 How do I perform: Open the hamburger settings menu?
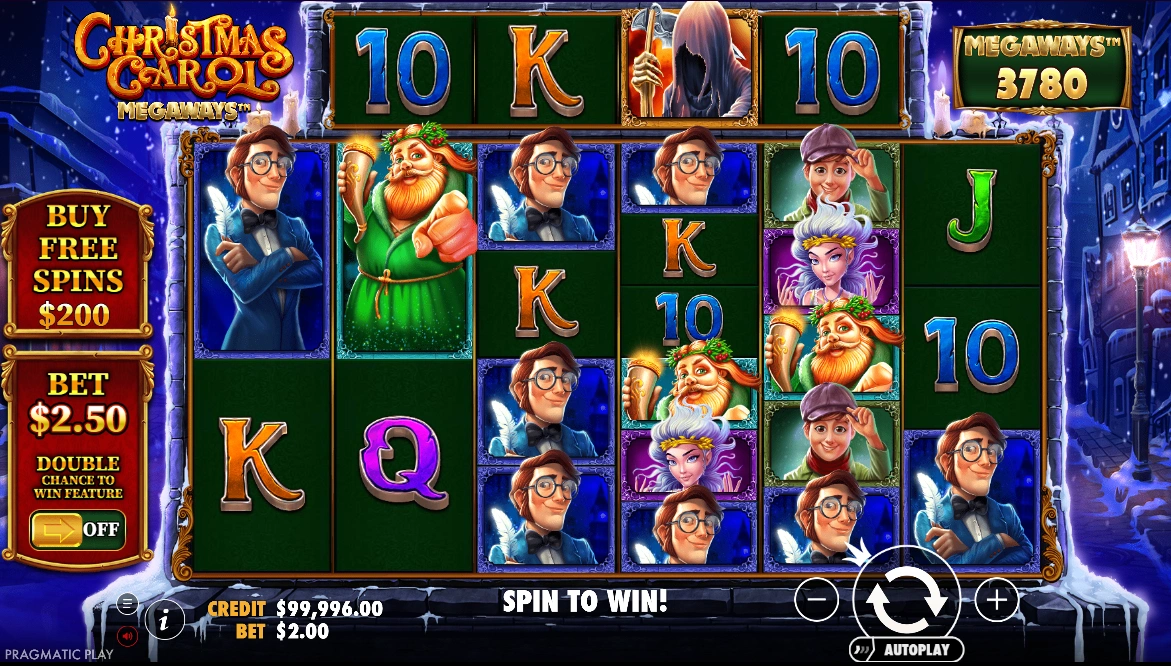click(x=127, y=603)
